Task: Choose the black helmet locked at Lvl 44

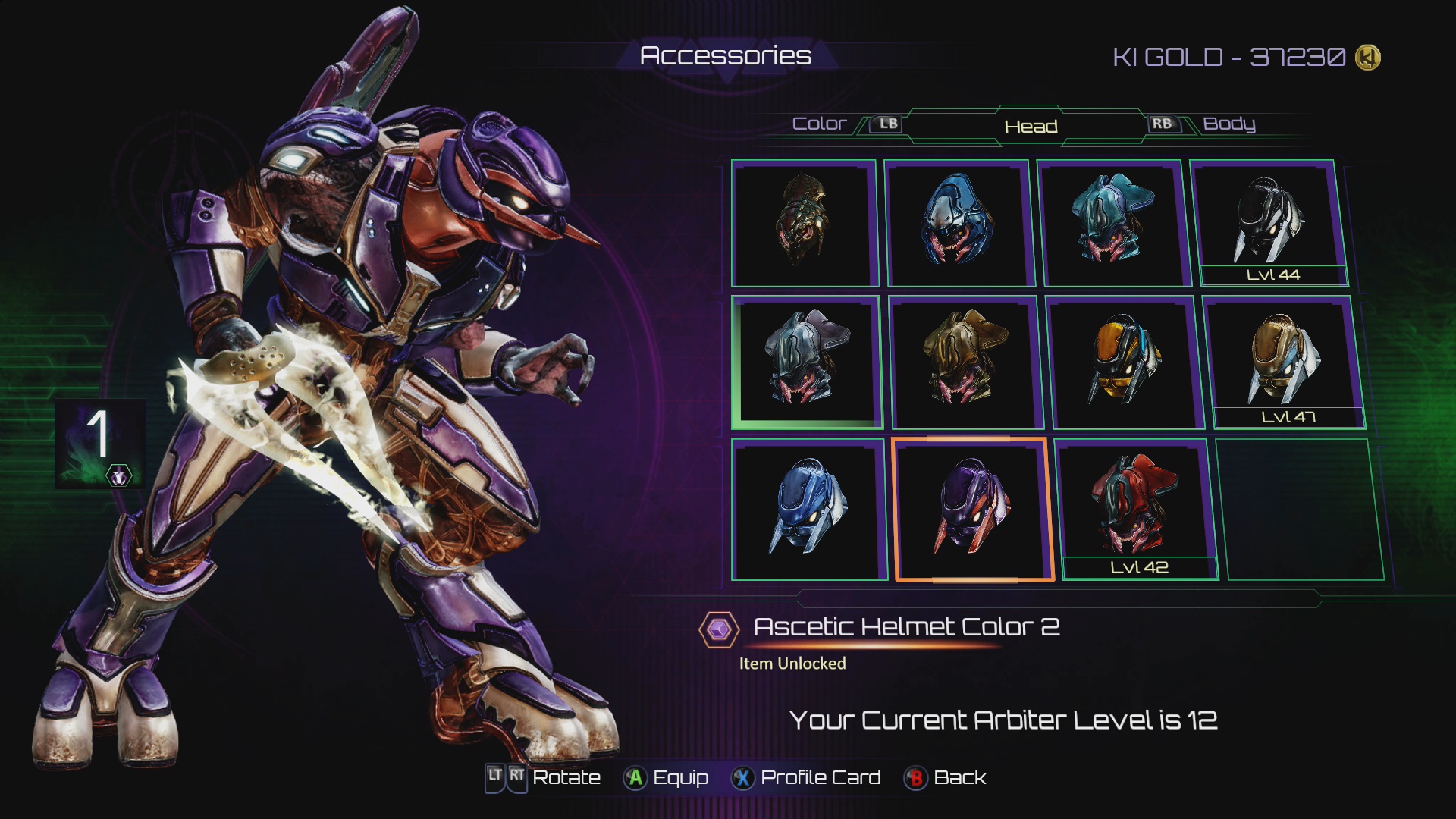Action: [x=1269, y=221]
